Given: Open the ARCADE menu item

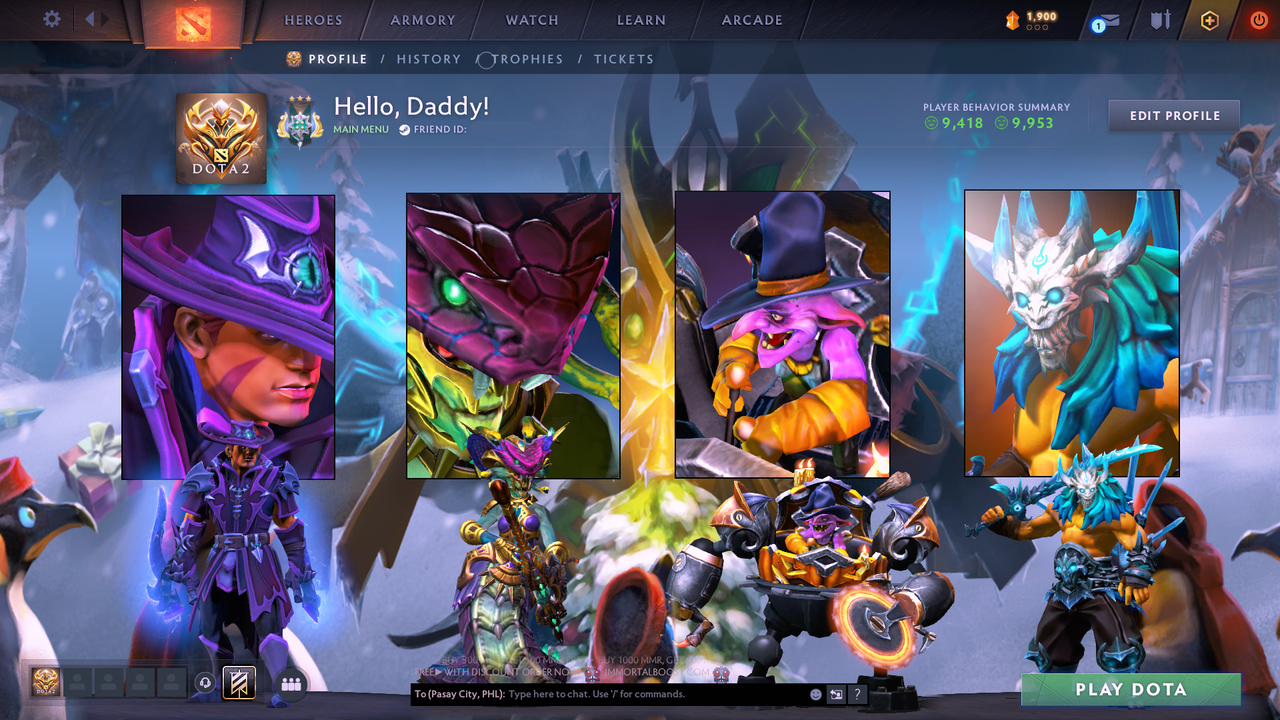Looking at the screenshot, I should 751,20.
